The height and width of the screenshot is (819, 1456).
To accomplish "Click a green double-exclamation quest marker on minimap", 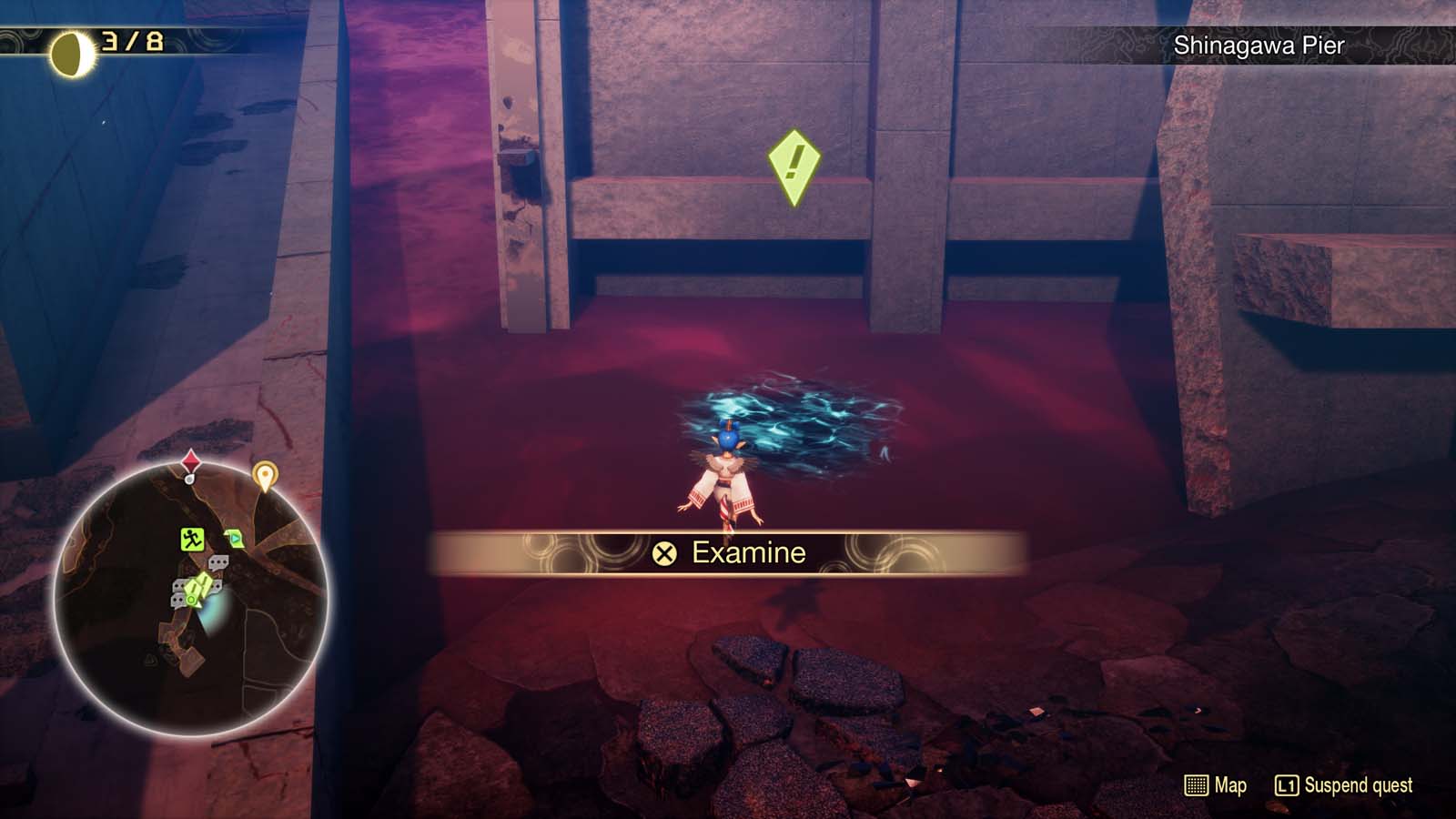I will click(198, 587).
